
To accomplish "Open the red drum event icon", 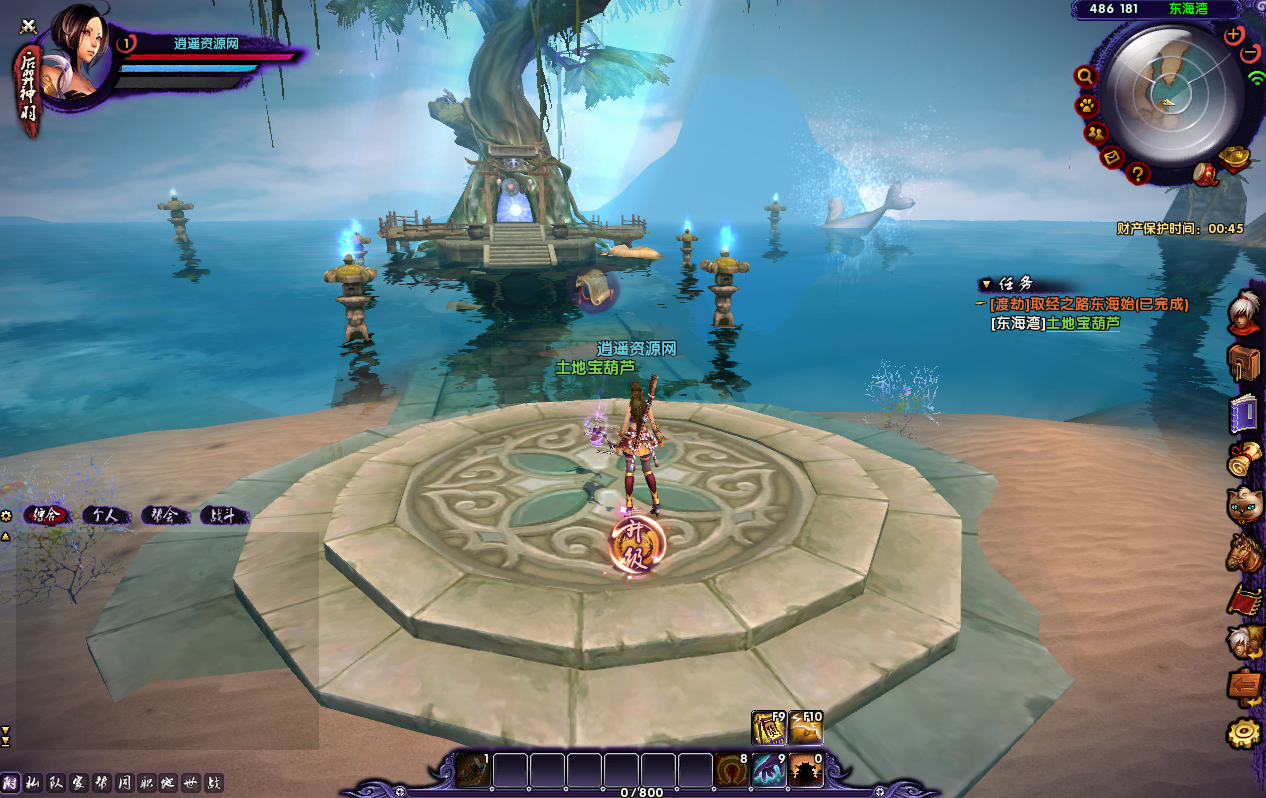I will coord(1205,174).
